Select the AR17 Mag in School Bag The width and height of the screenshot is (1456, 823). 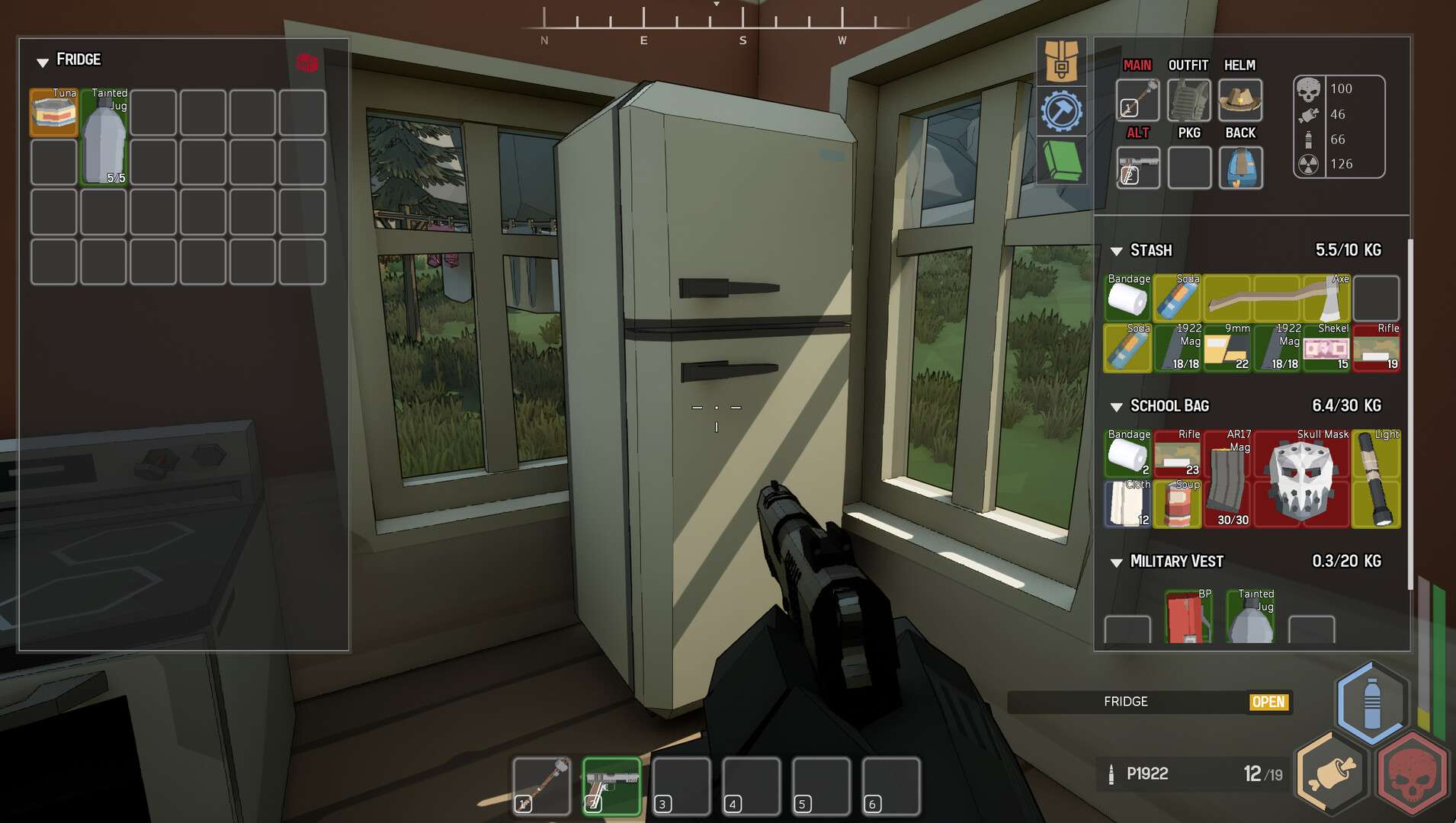1227,479
